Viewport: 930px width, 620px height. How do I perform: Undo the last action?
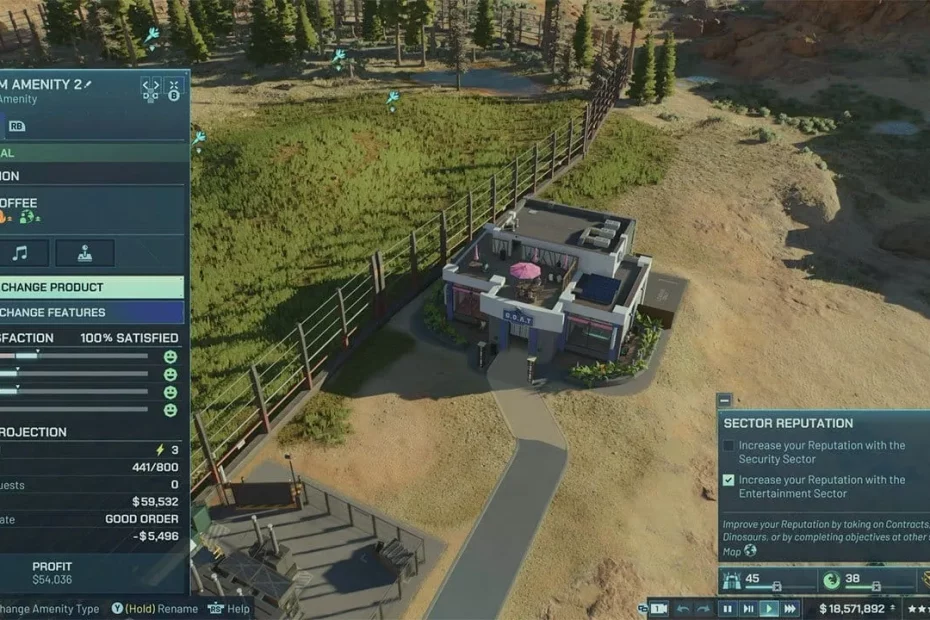[684, 608]
